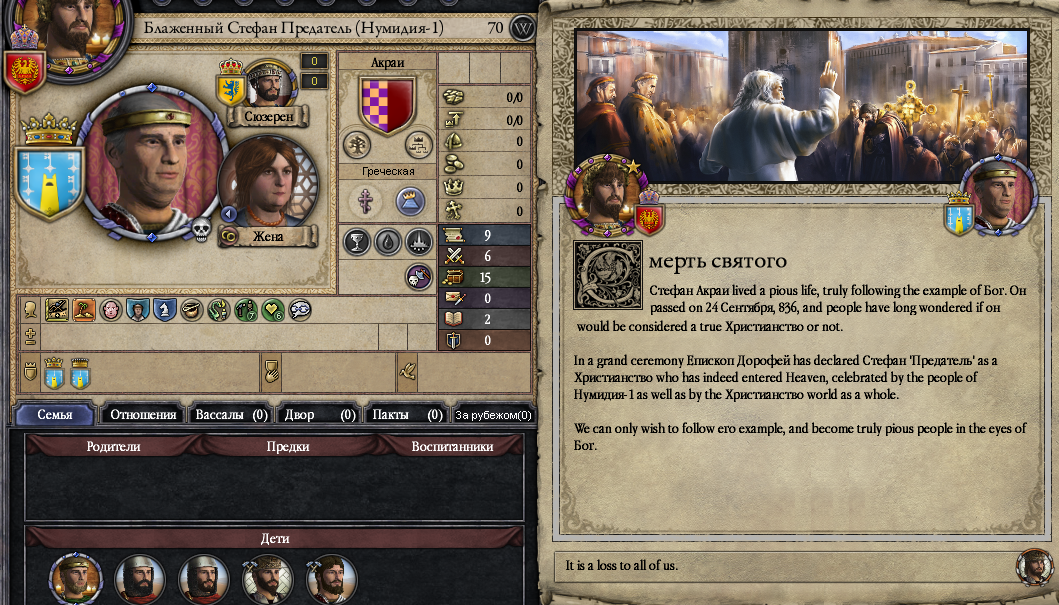Click the dynasty tree icon under Акраи shield
Viewport: 1059px width, 605px height.
coord(357,145)
